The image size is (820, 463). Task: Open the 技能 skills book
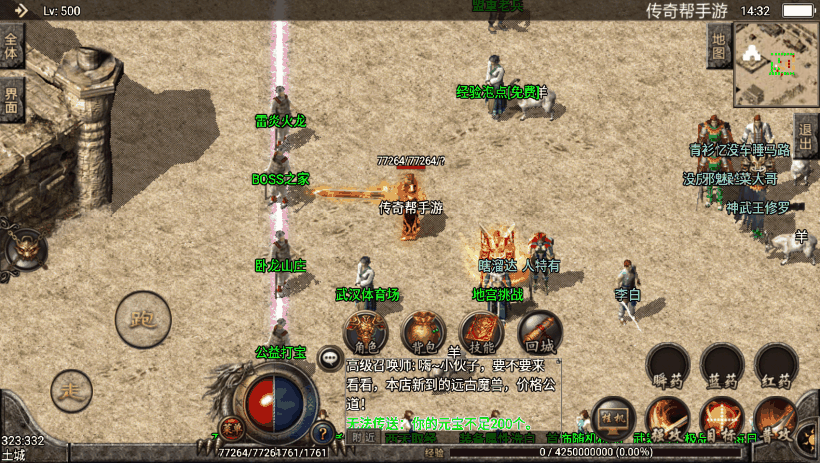[x=481, y=332]
